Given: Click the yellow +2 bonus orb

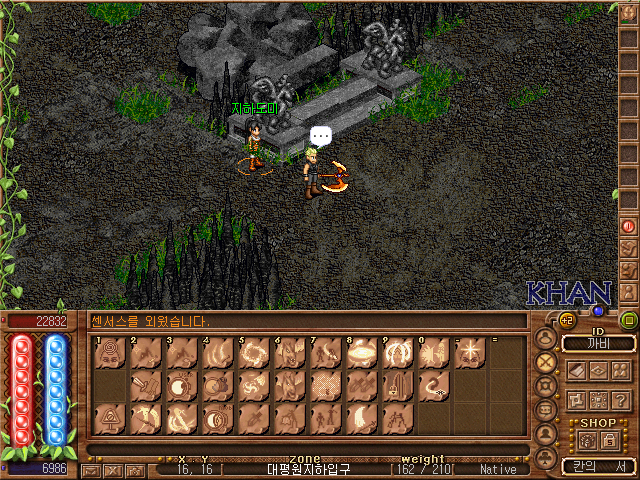Looking at the screenshot, I should (x=566, y=320).
